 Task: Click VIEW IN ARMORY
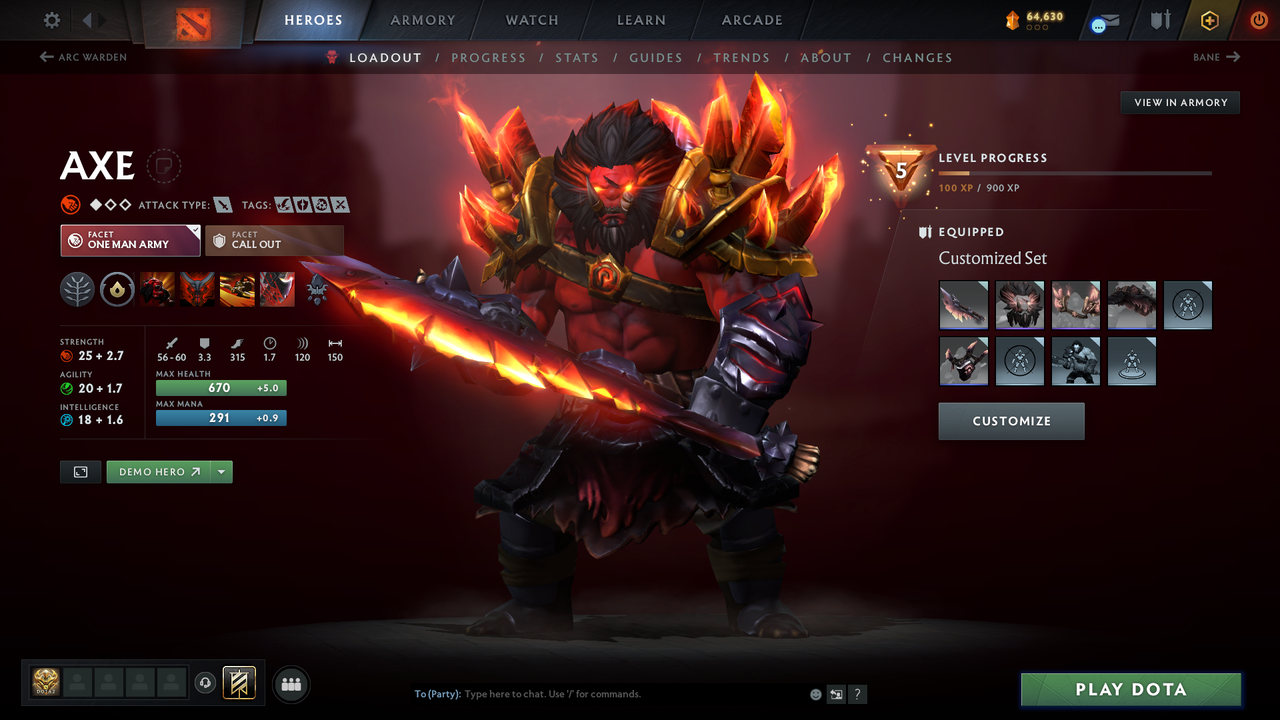tap(1179, 102)
